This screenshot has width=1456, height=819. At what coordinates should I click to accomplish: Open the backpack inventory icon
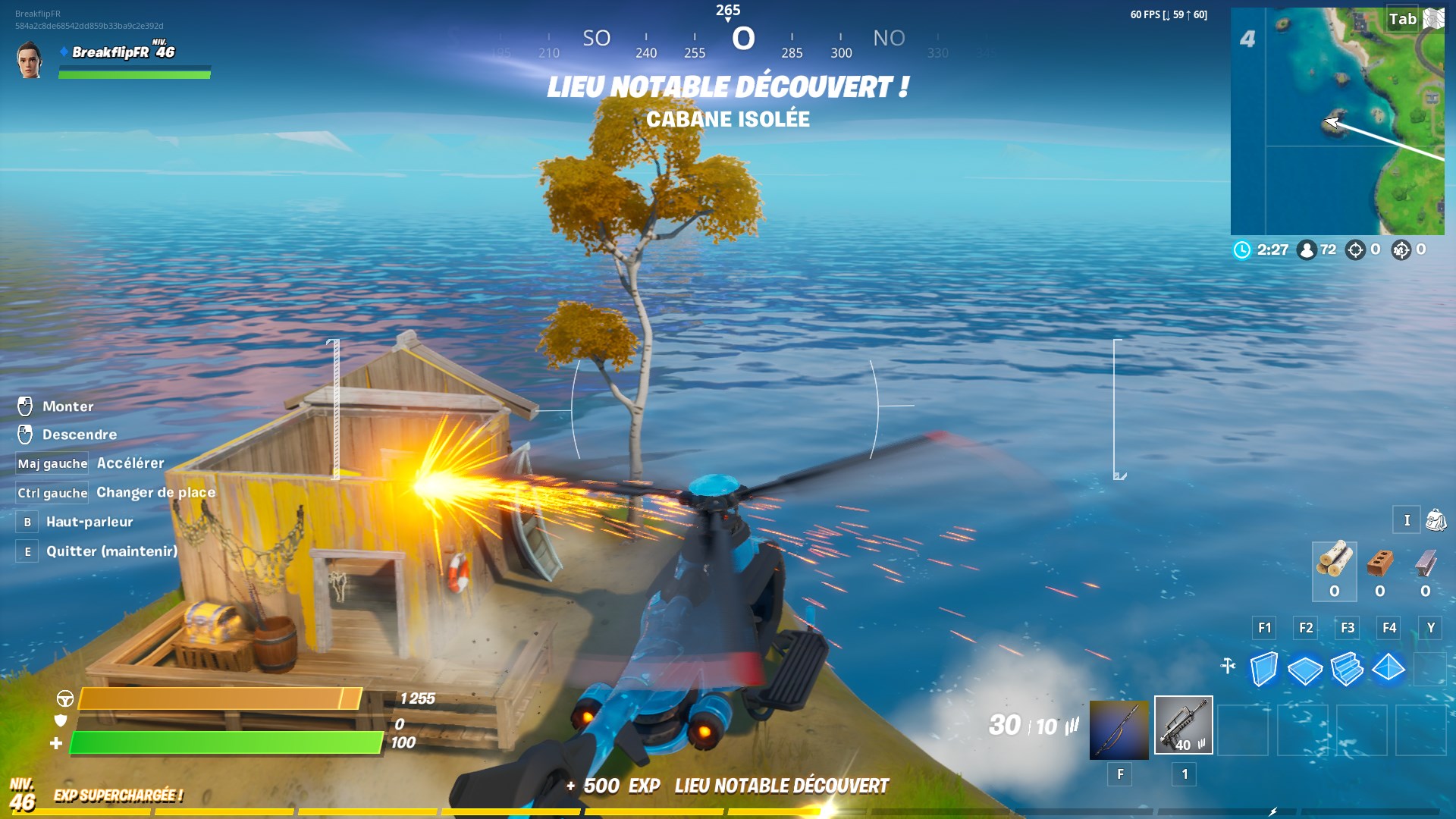point(1436,520)
